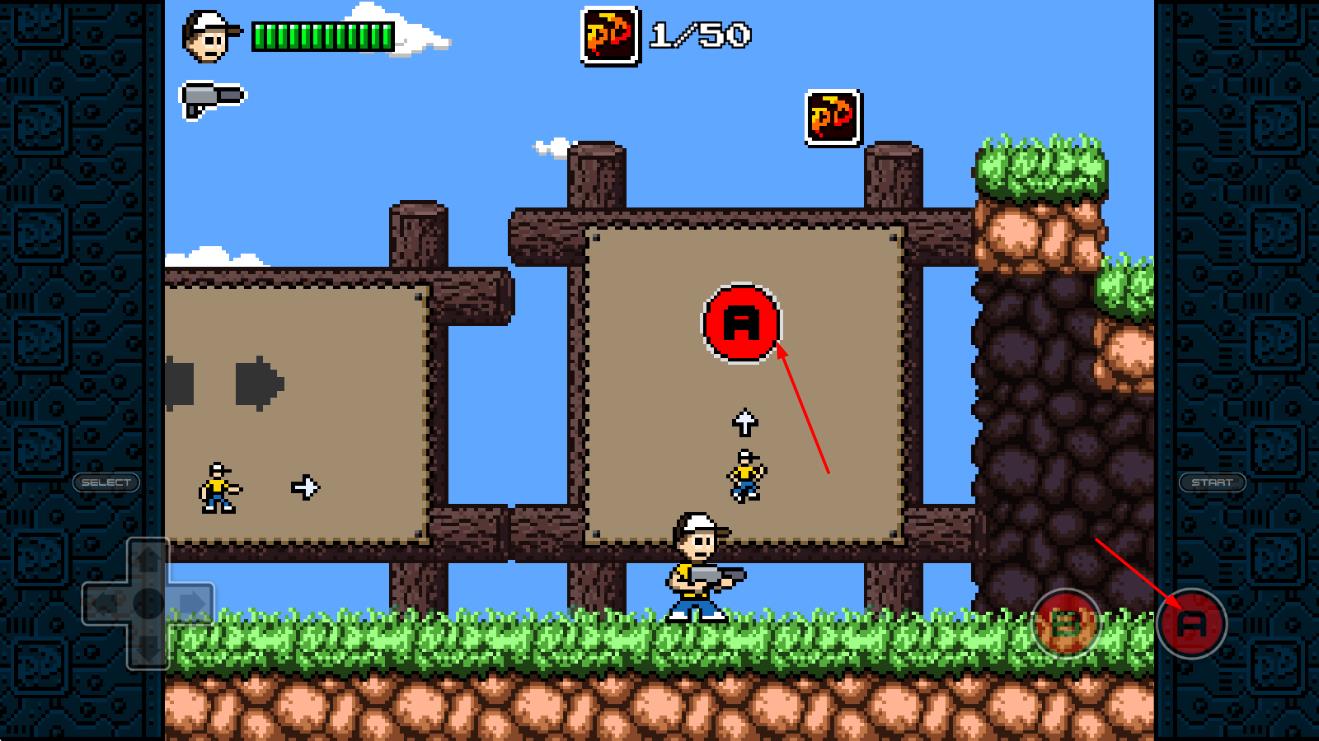Tap the touch-control A button beside B
Image resolution: width=1319 pixels, height=741 pixels.
coord(1191,623)
